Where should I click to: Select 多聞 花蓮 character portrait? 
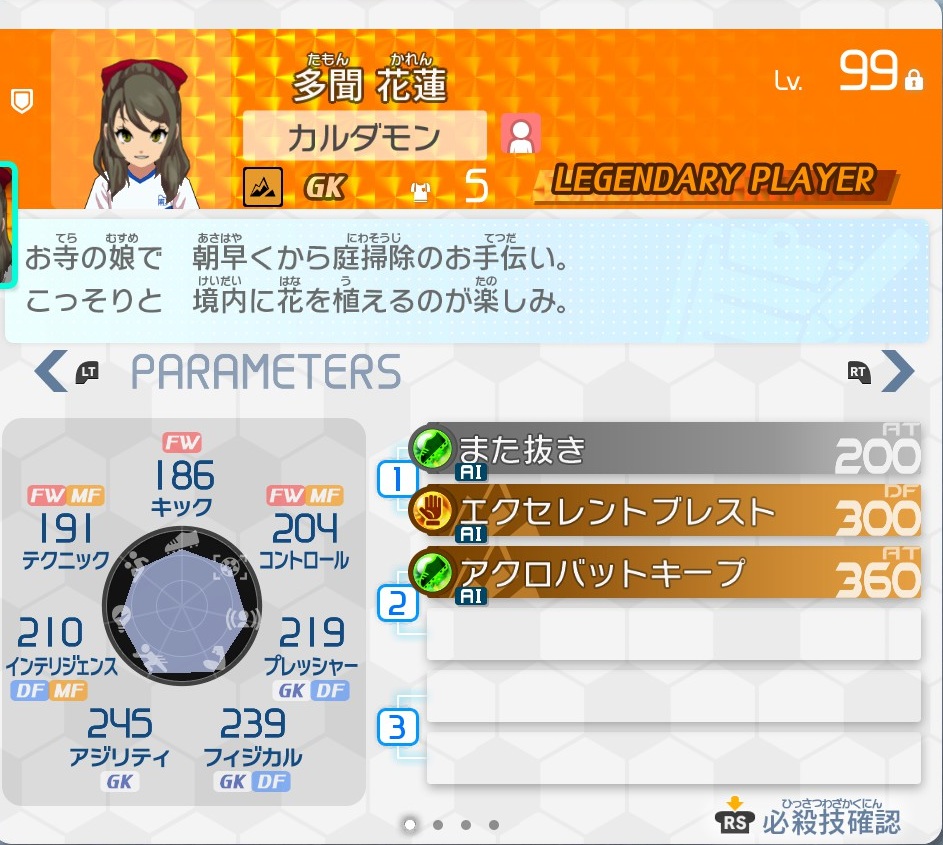point(147,136)
